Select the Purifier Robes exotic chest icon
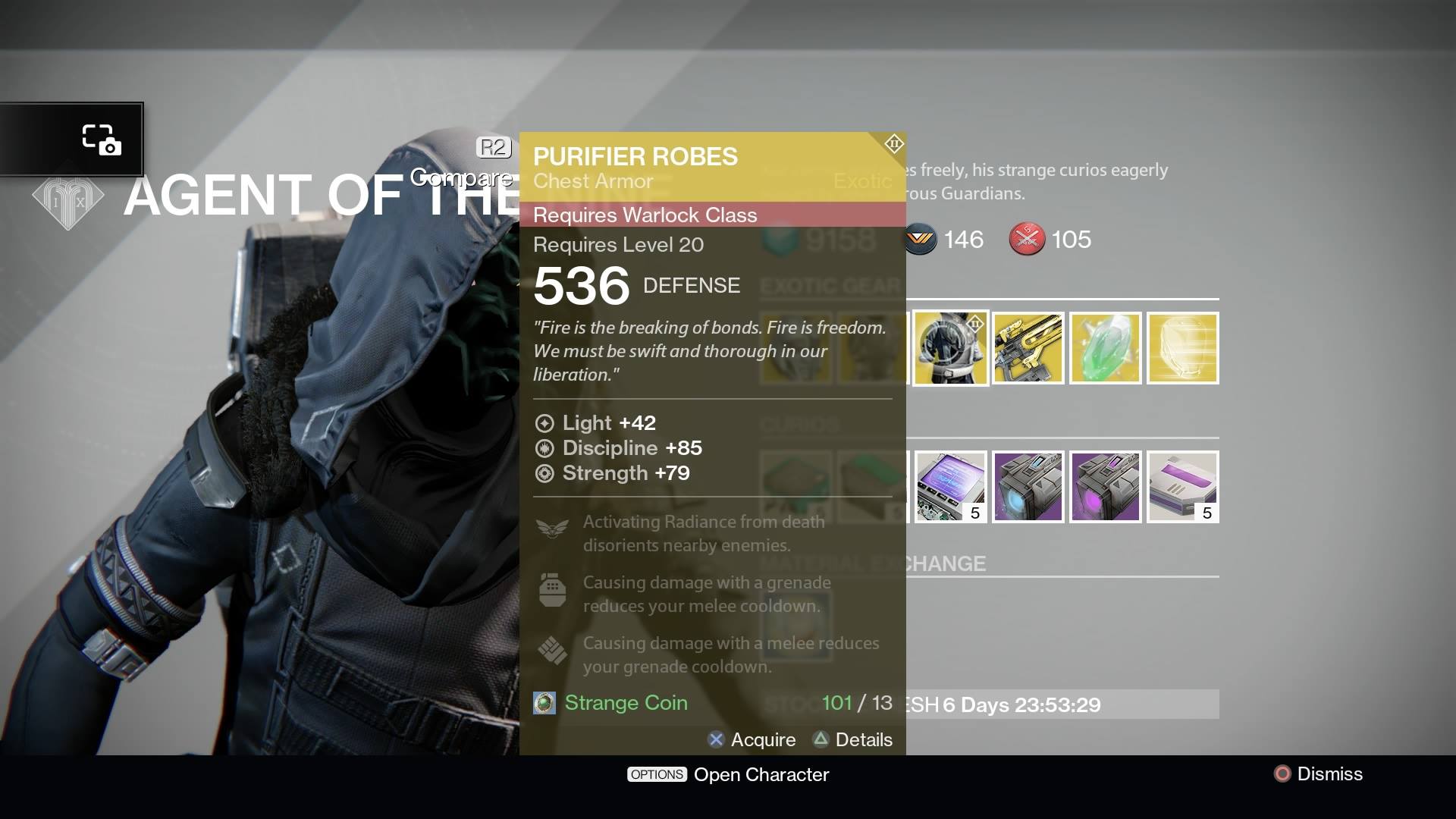The height and width of the screenshot is (819, 1456). click(950, 348)
